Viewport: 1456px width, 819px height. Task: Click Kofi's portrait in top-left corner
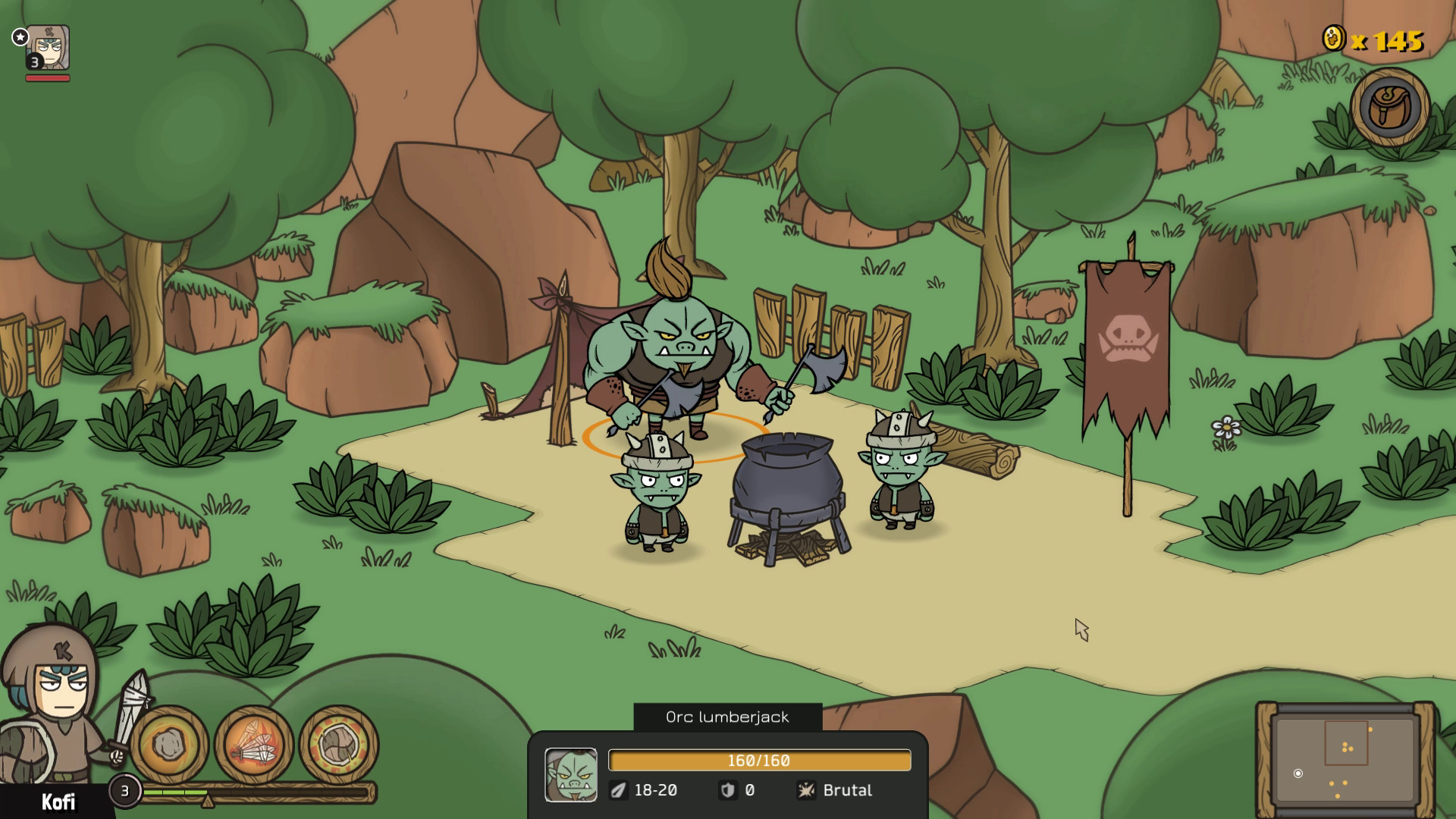click(x=47, y=45)
